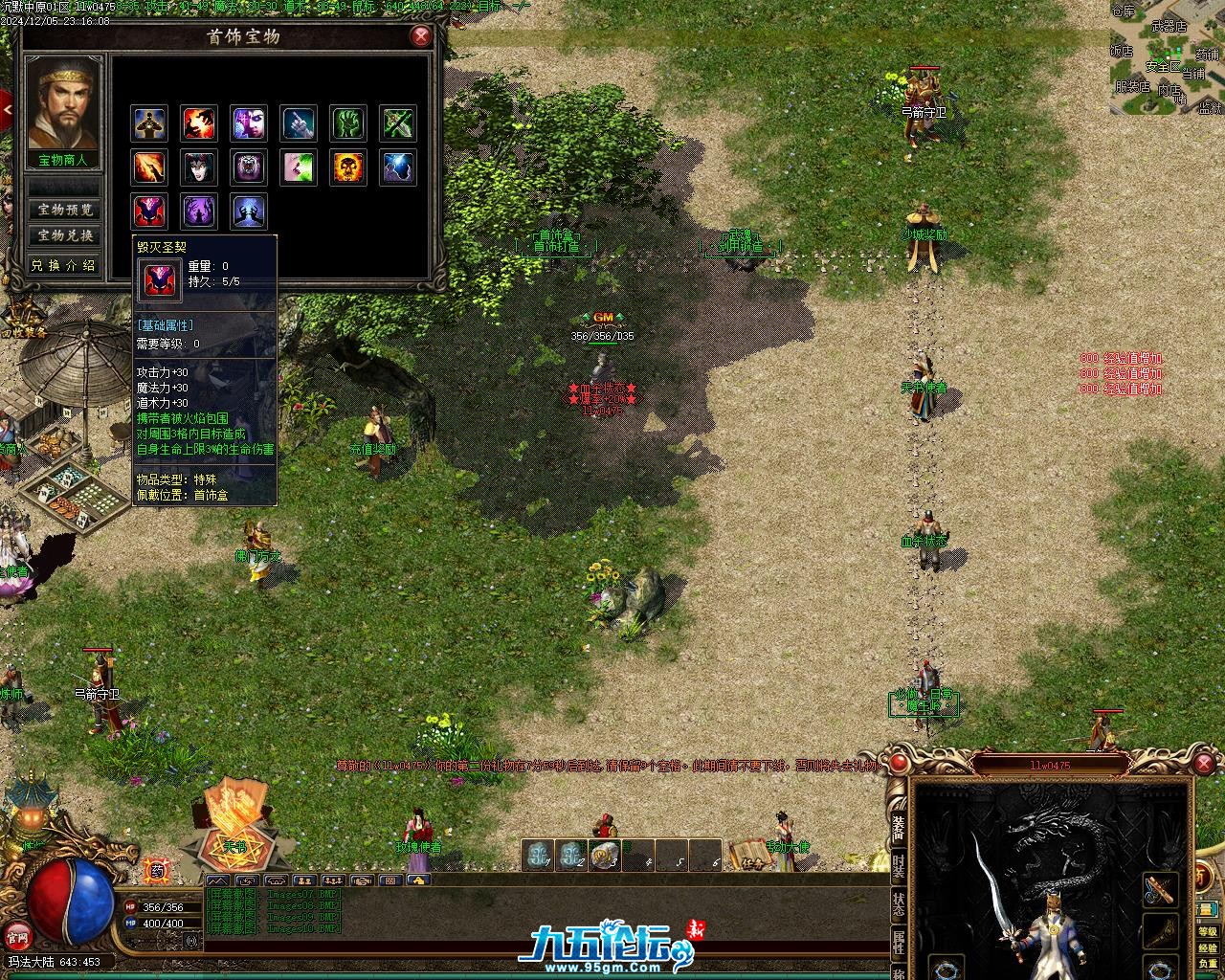Select the red demon 毁灭圣契 treasure
The image size is (1225, 980).
tap(149, 212)
